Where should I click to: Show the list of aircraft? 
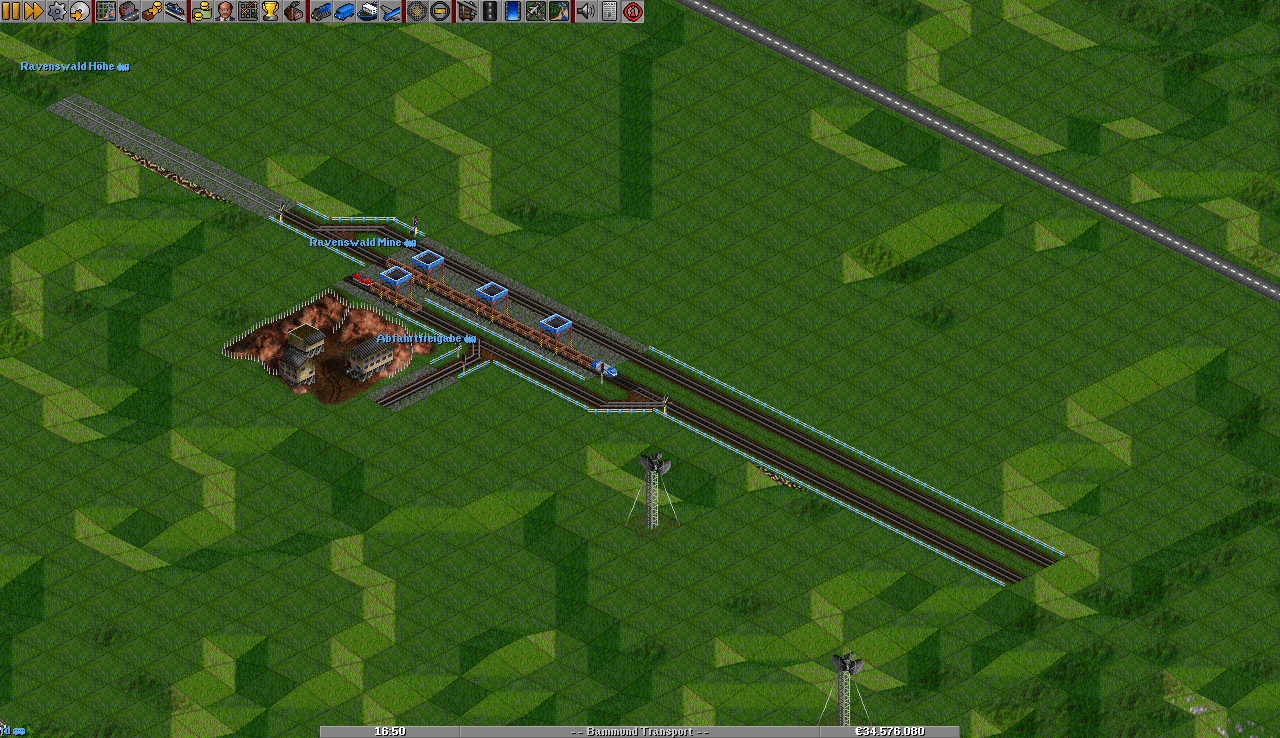(x=390, y=11)
